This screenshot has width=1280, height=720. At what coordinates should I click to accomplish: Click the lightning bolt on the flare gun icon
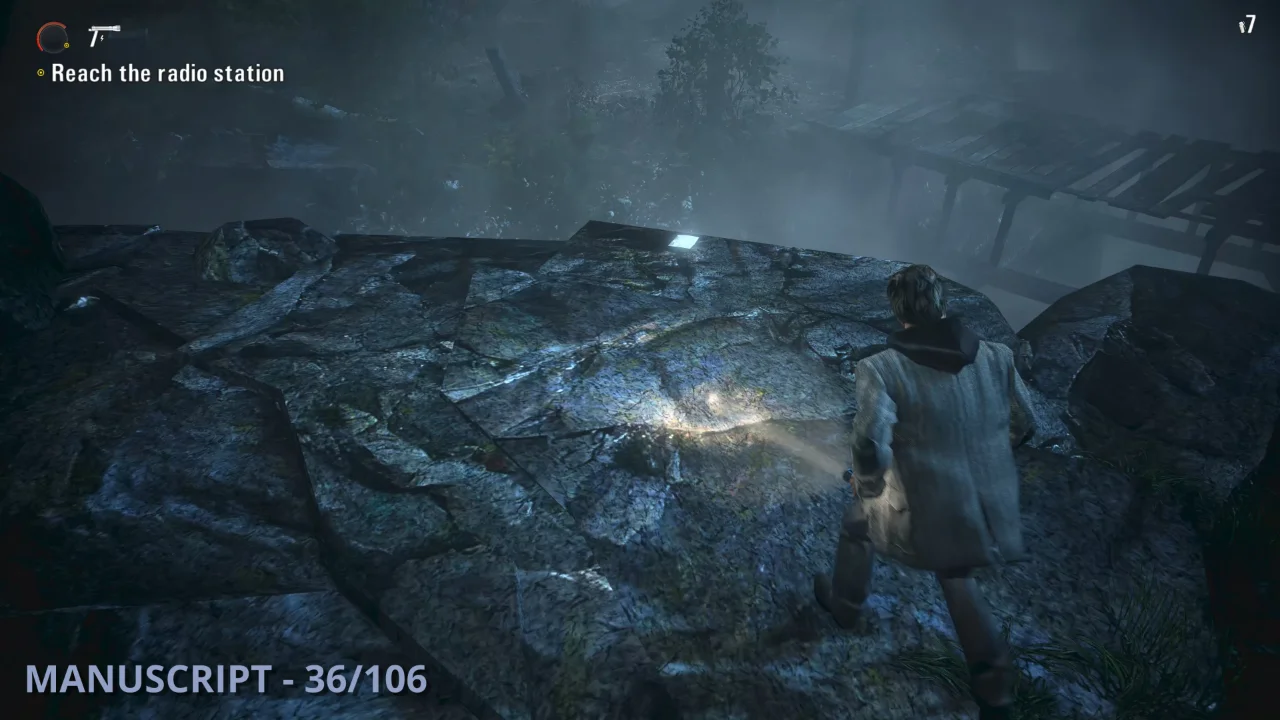click(102, 37)
